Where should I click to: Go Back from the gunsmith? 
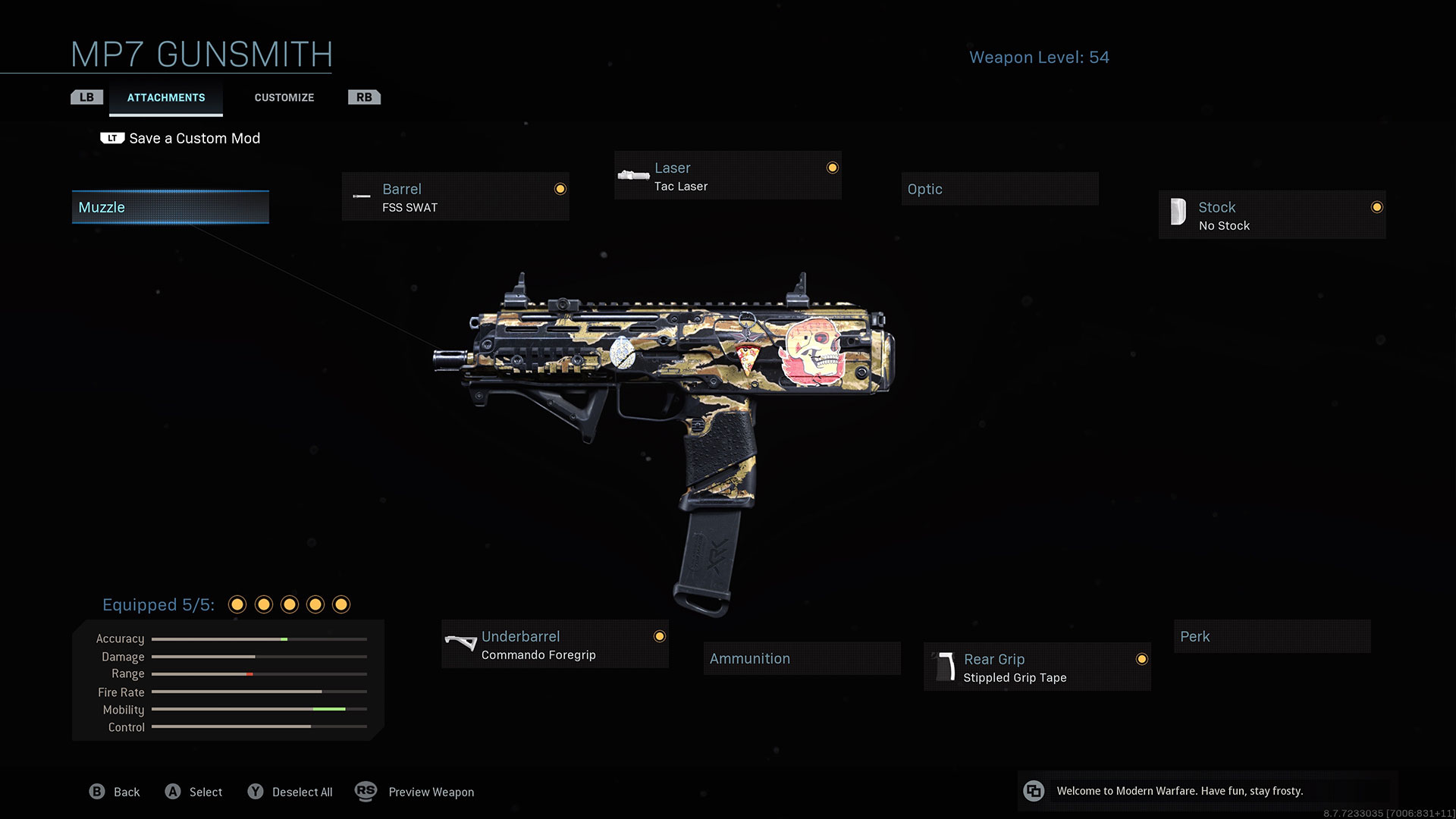coord(115,792)
